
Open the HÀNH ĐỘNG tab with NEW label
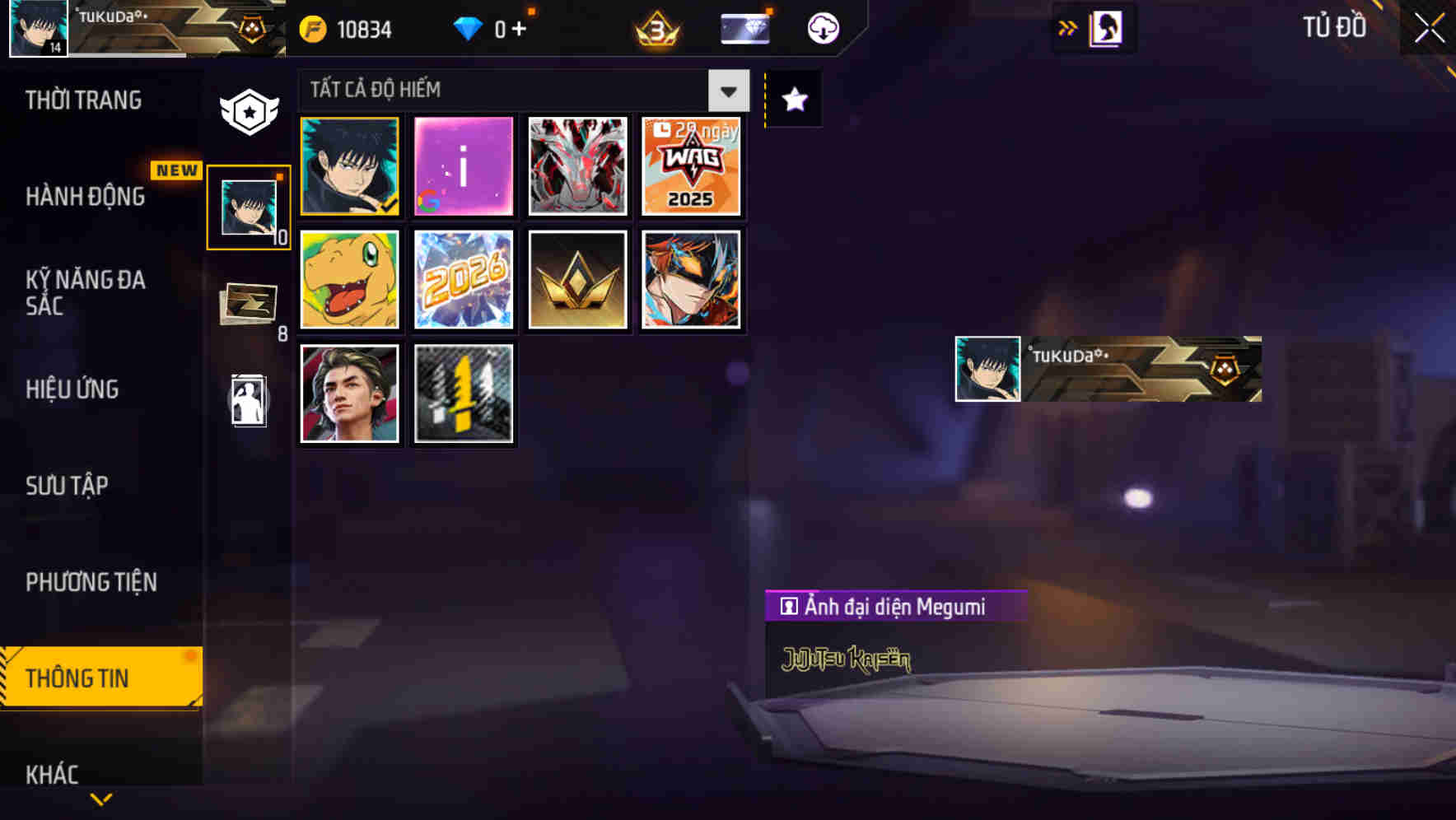coord(85,197)
